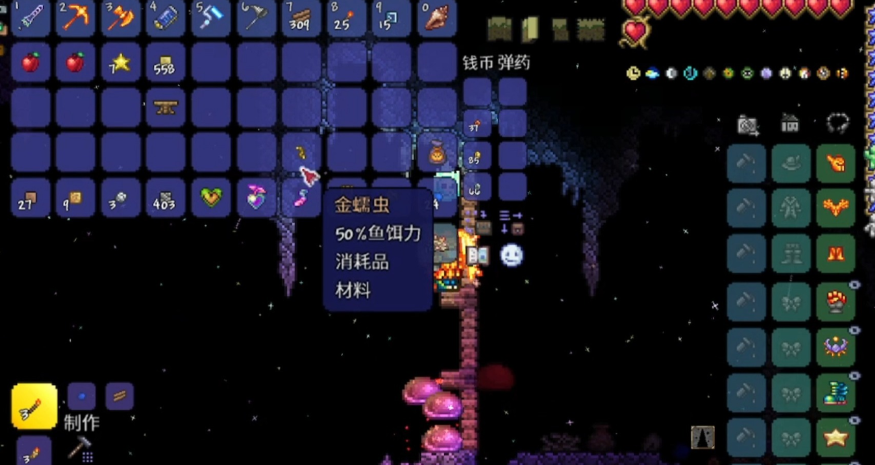The image size is (875, 465).
Task: Select the molten pickaxe hotbar slot
Action: click(75, 17)
